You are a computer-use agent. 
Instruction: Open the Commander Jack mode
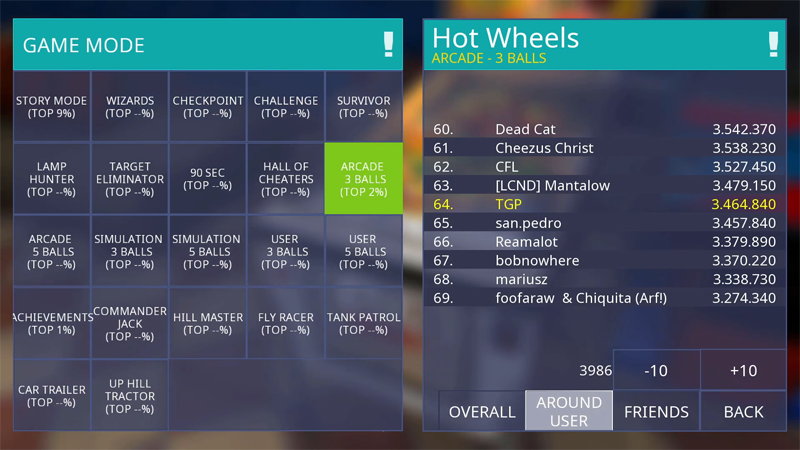click(130, 324)
